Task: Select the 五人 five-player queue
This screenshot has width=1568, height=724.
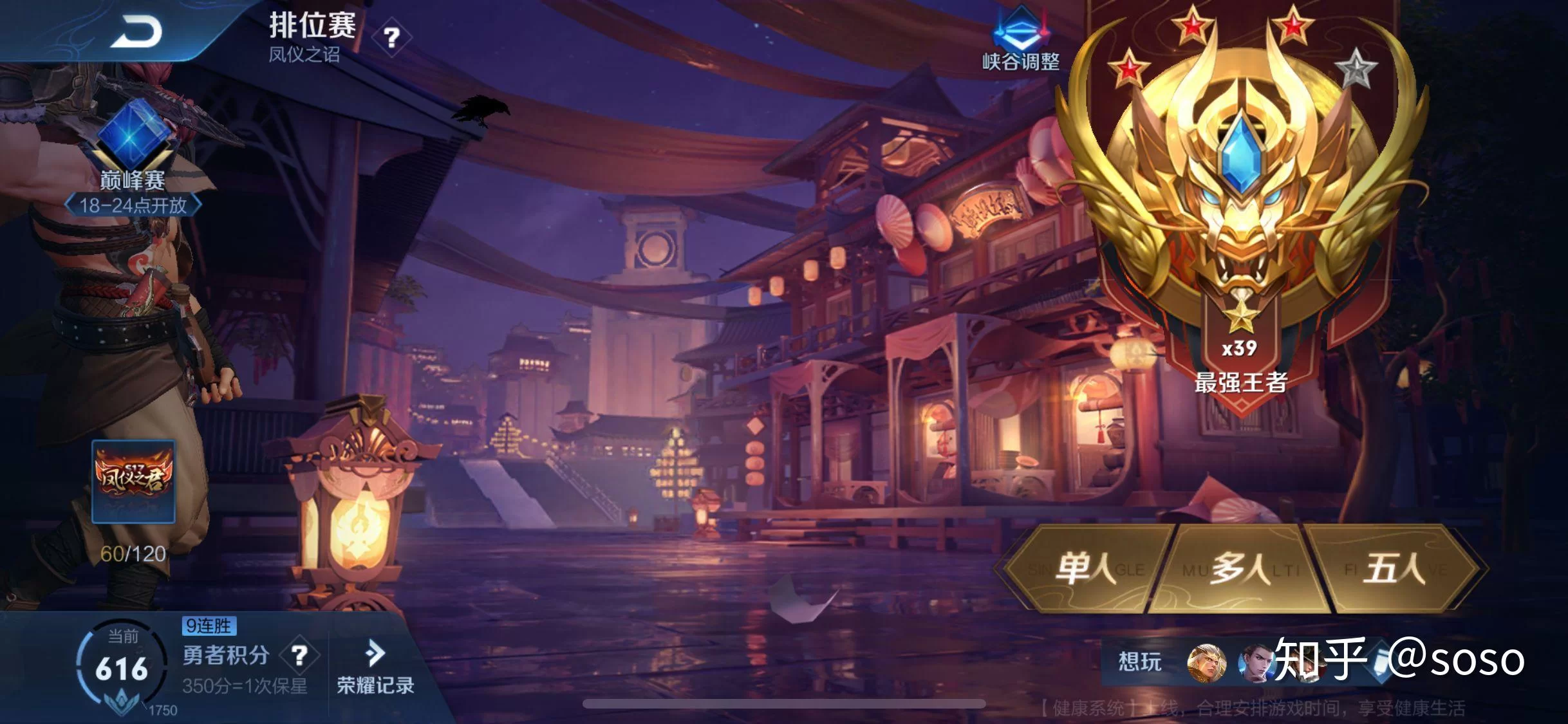Action: coord(1394,569)
